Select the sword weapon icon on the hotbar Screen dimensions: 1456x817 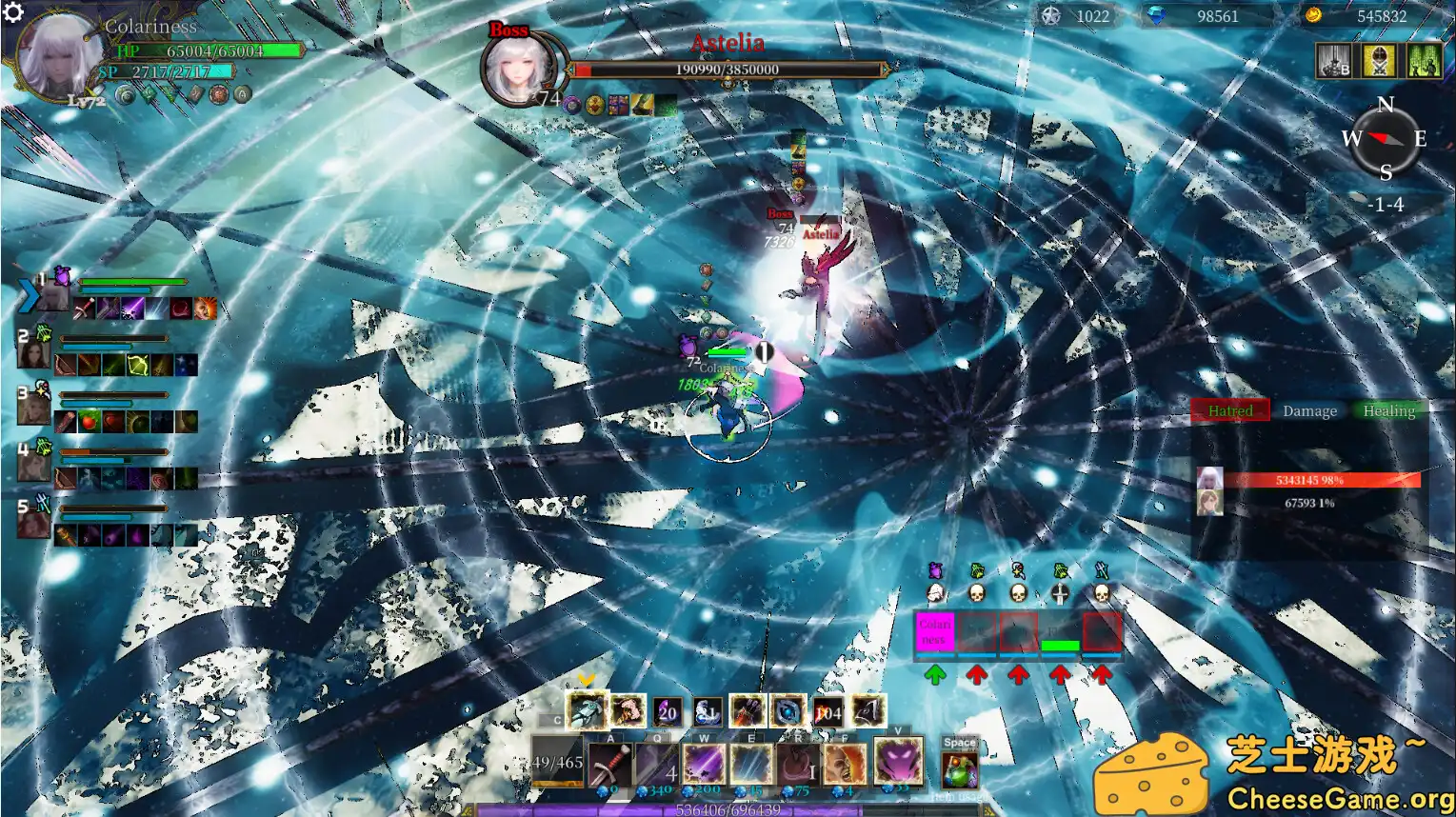(x=609, y=762)
